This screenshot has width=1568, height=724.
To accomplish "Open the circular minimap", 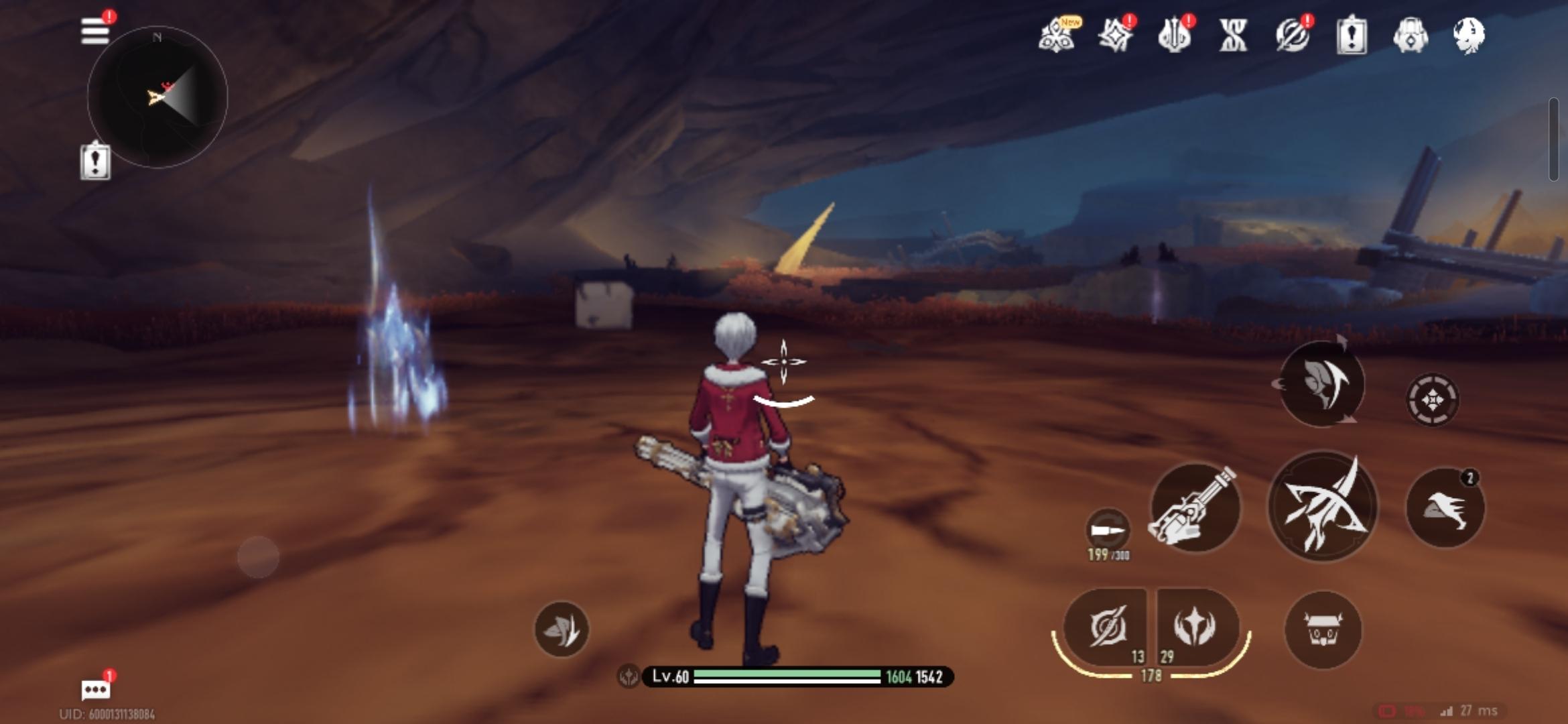I will pyautogui.click(x=157, y=98).
